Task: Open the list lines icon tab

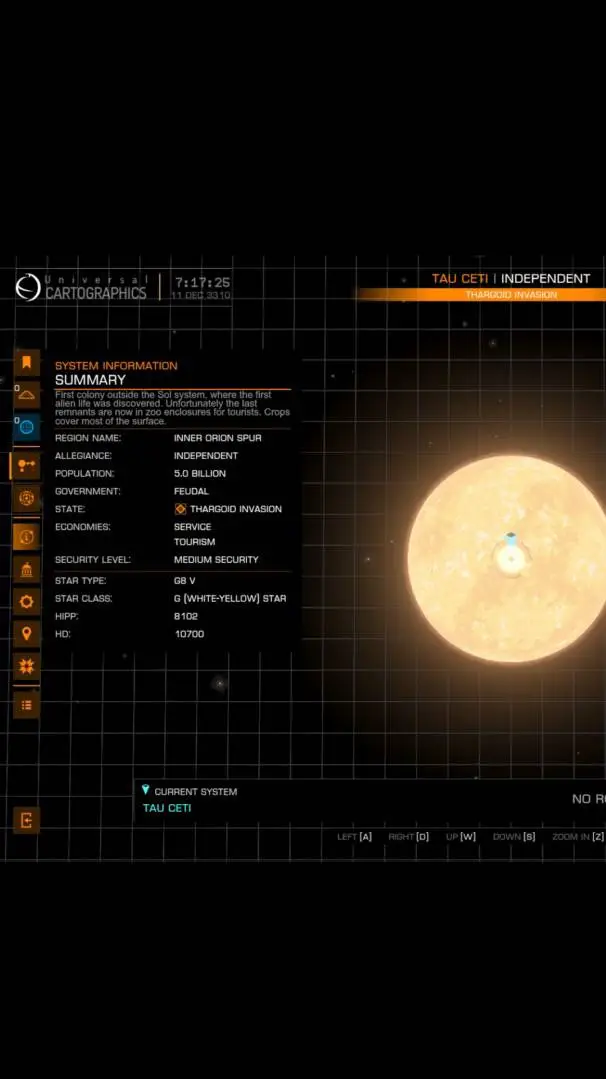Action: click(x=26, y=704)
